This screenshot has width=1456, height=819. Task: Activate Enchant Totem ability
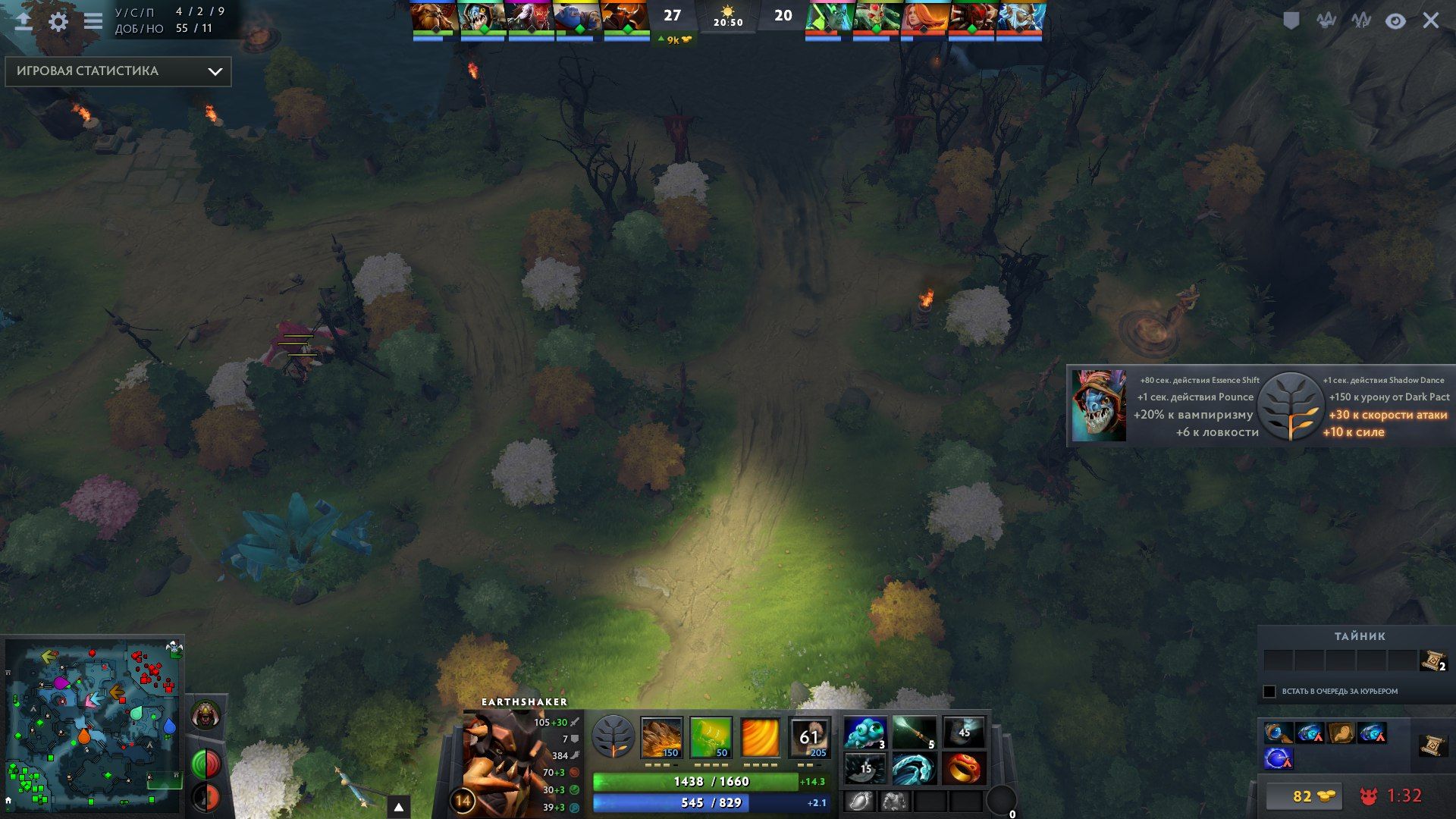point(711,737)
